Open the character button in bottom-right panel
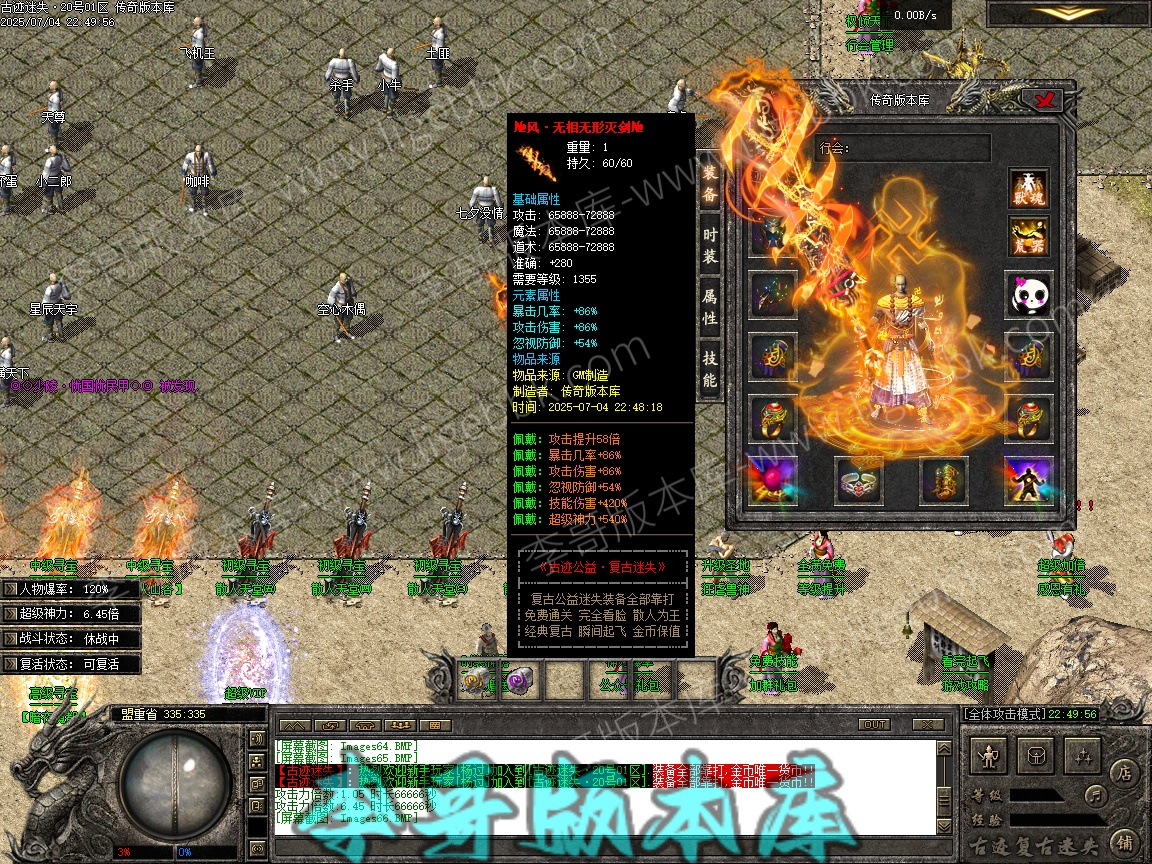Image resolution: width=1152 pixels, height=864 pixels. (990, 757)
